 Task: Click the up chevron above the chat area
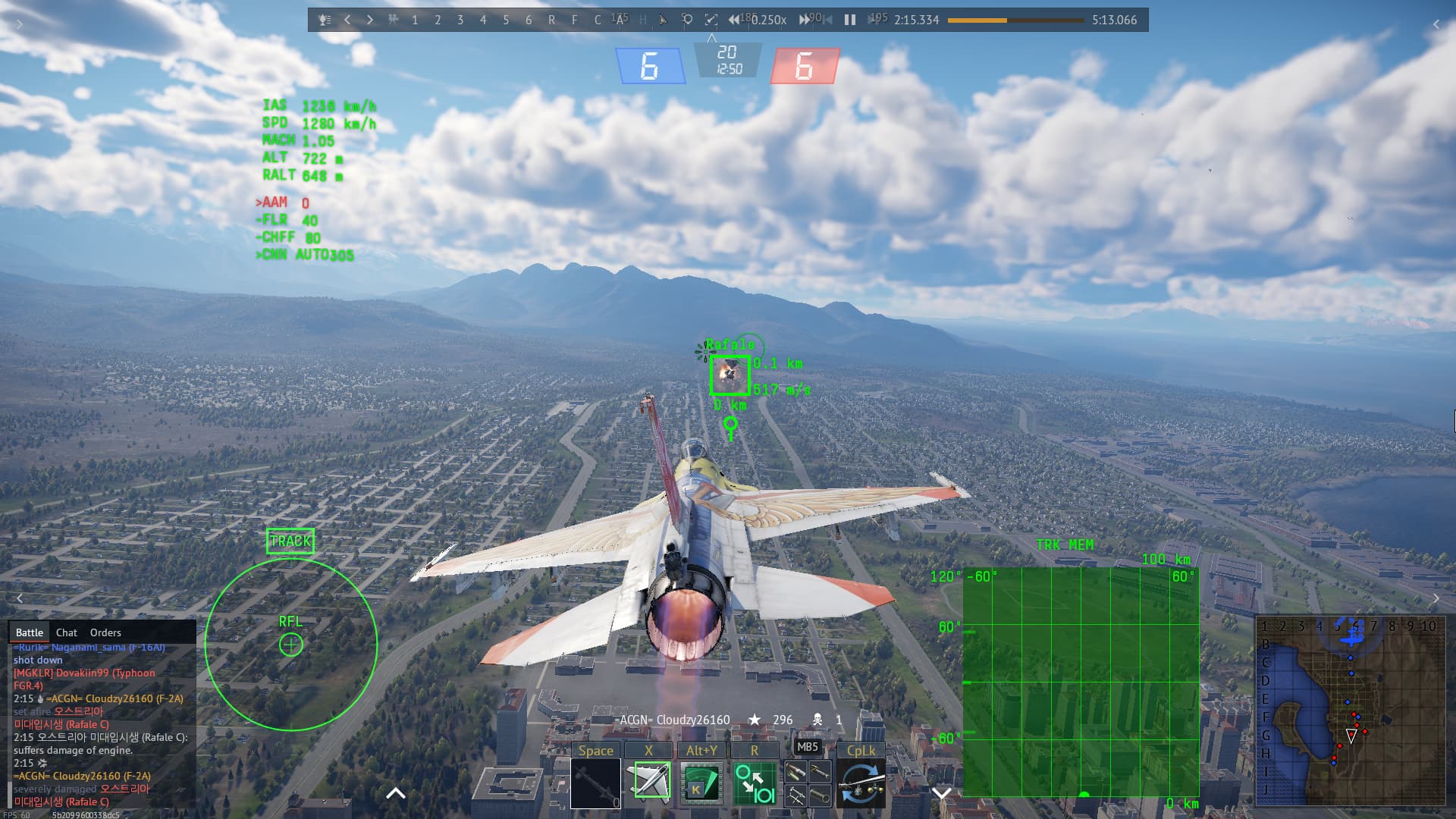[394, 793]
